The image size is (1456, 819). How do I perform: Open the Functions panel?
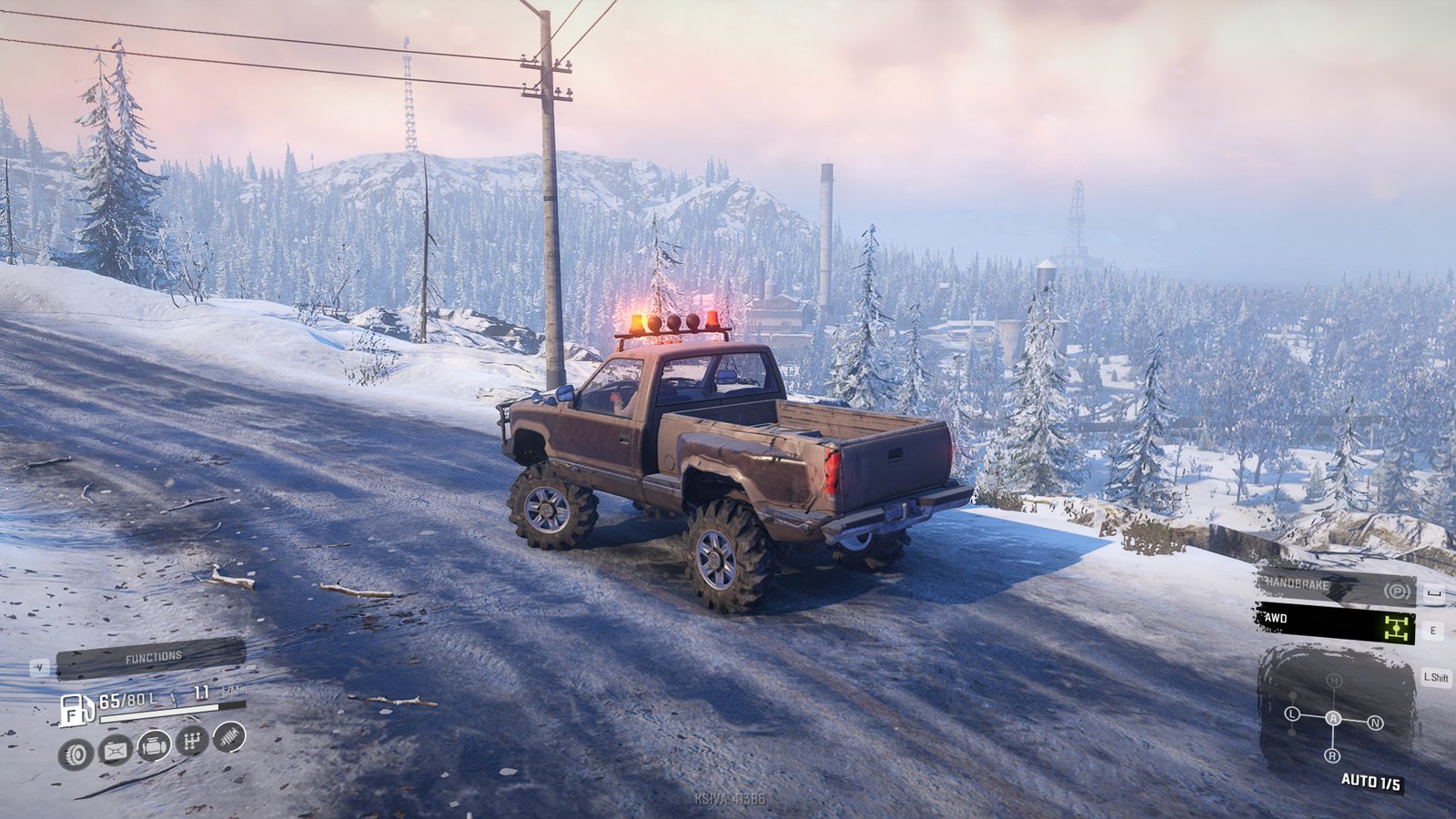click(x=151, y=657)
